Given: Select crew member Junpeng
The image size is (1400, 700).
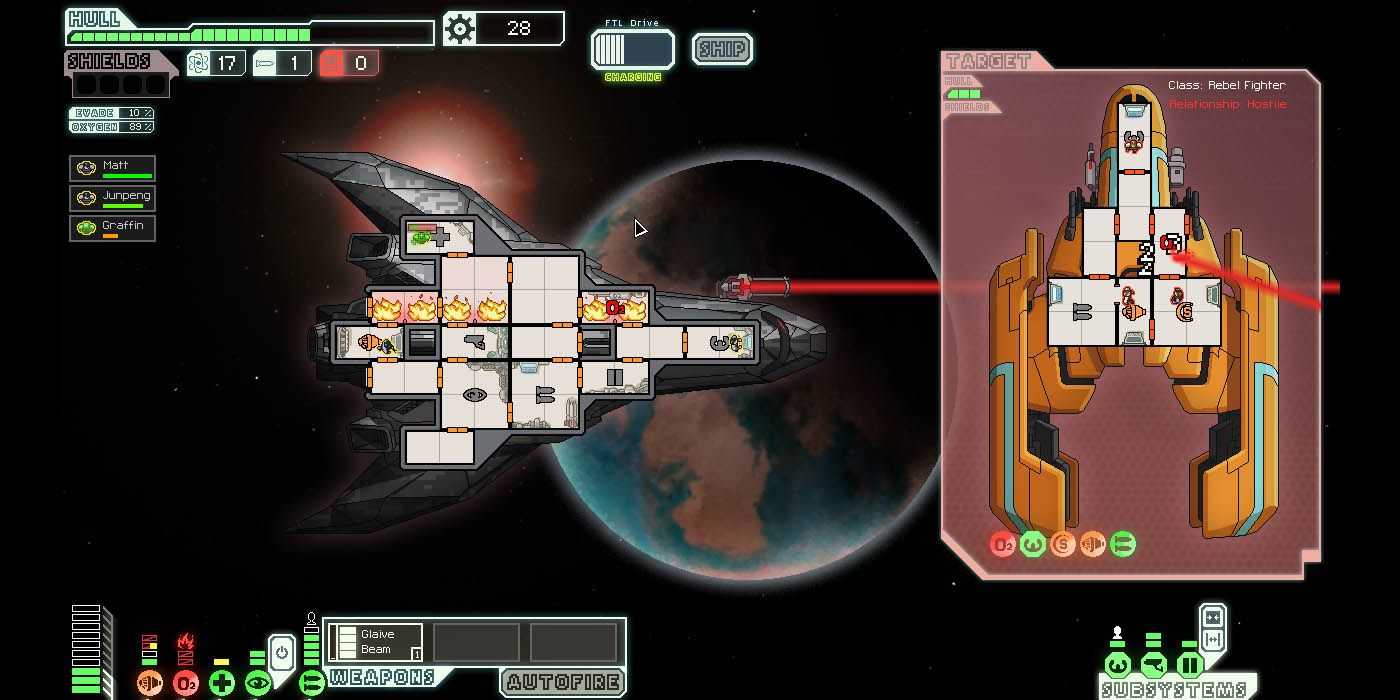Looking at the screenshot, I should [x=112, y=197].
